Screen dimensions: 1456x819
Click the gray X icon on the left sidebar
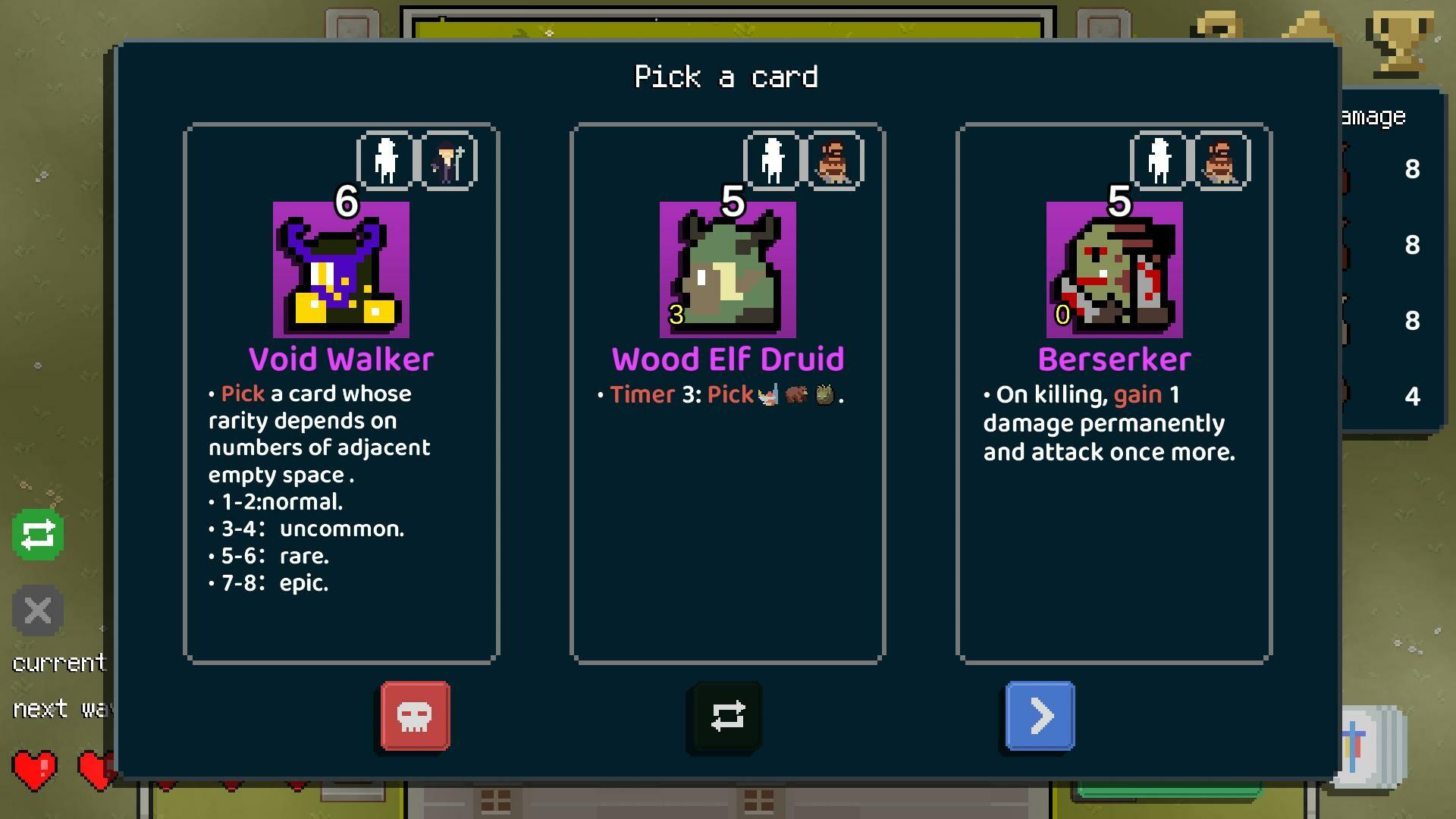coord(36,610)
